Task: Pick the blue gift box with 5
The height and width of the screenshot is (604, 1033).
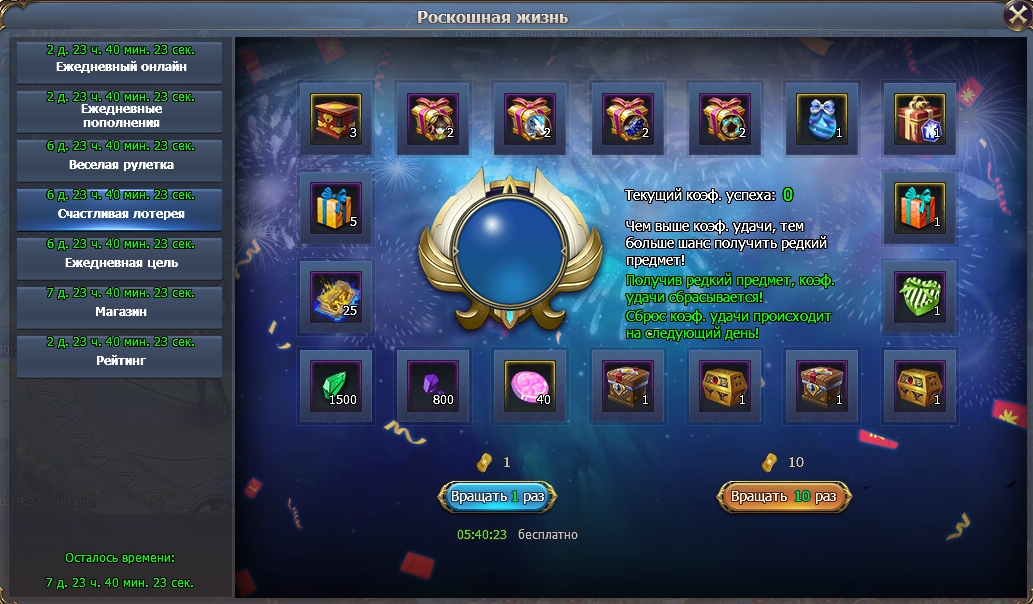Action: (x=336, y=208)
